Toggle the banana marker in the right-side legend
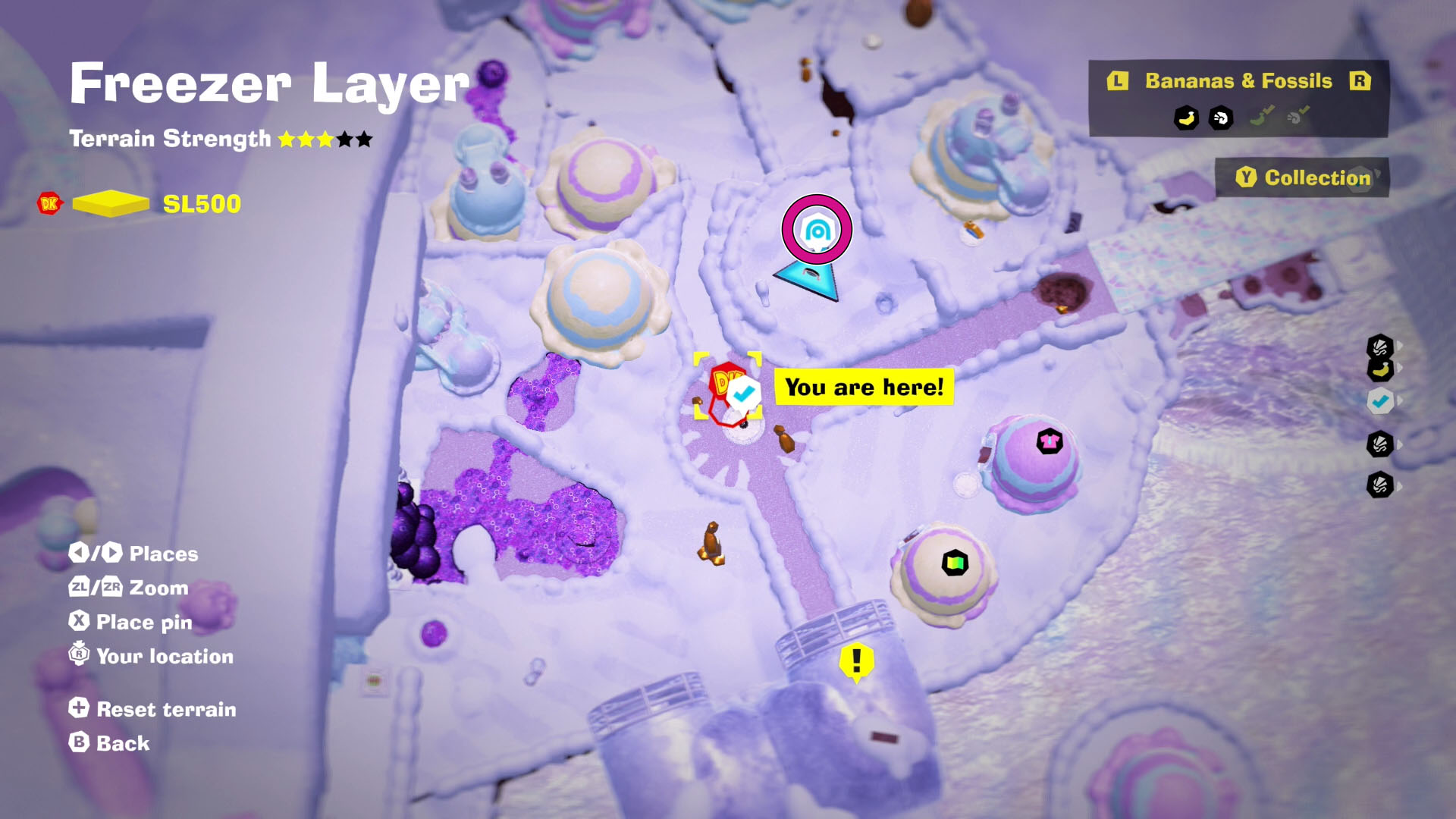 (x=1379, y=369)
